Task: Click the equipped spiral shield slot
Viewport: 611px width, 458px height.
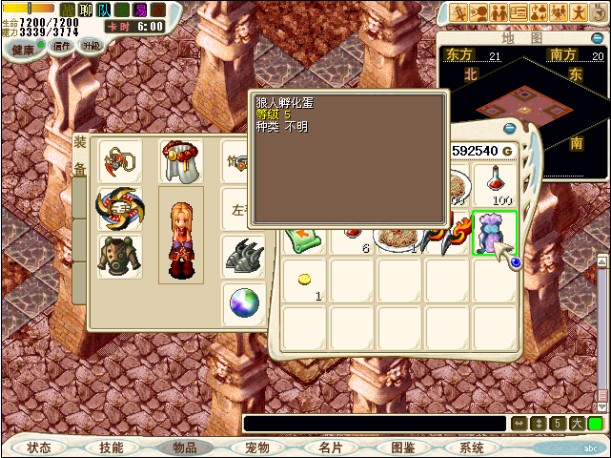Action: click(119, 208)
